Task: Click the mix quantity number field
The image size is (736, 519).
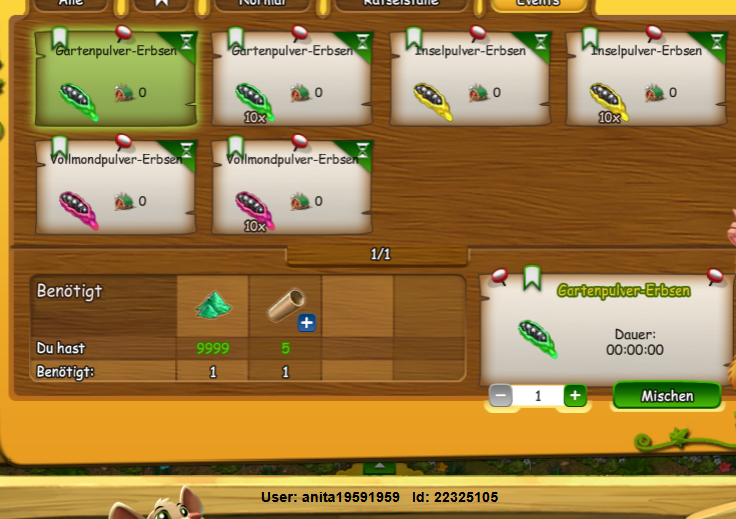Action: pos(538,396)
